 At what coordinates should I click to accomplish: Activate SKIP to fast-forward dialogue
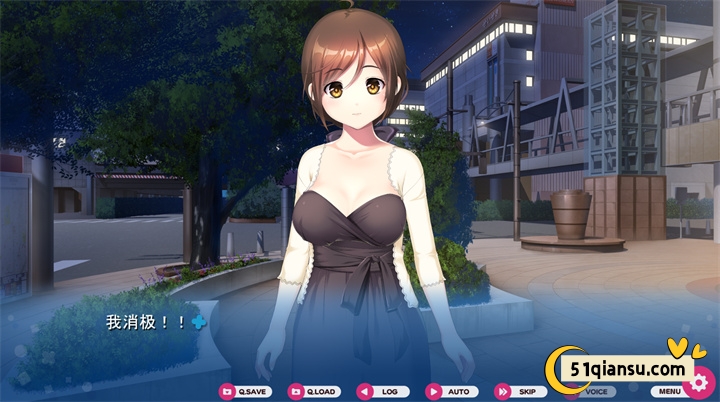tap(518, 392)
